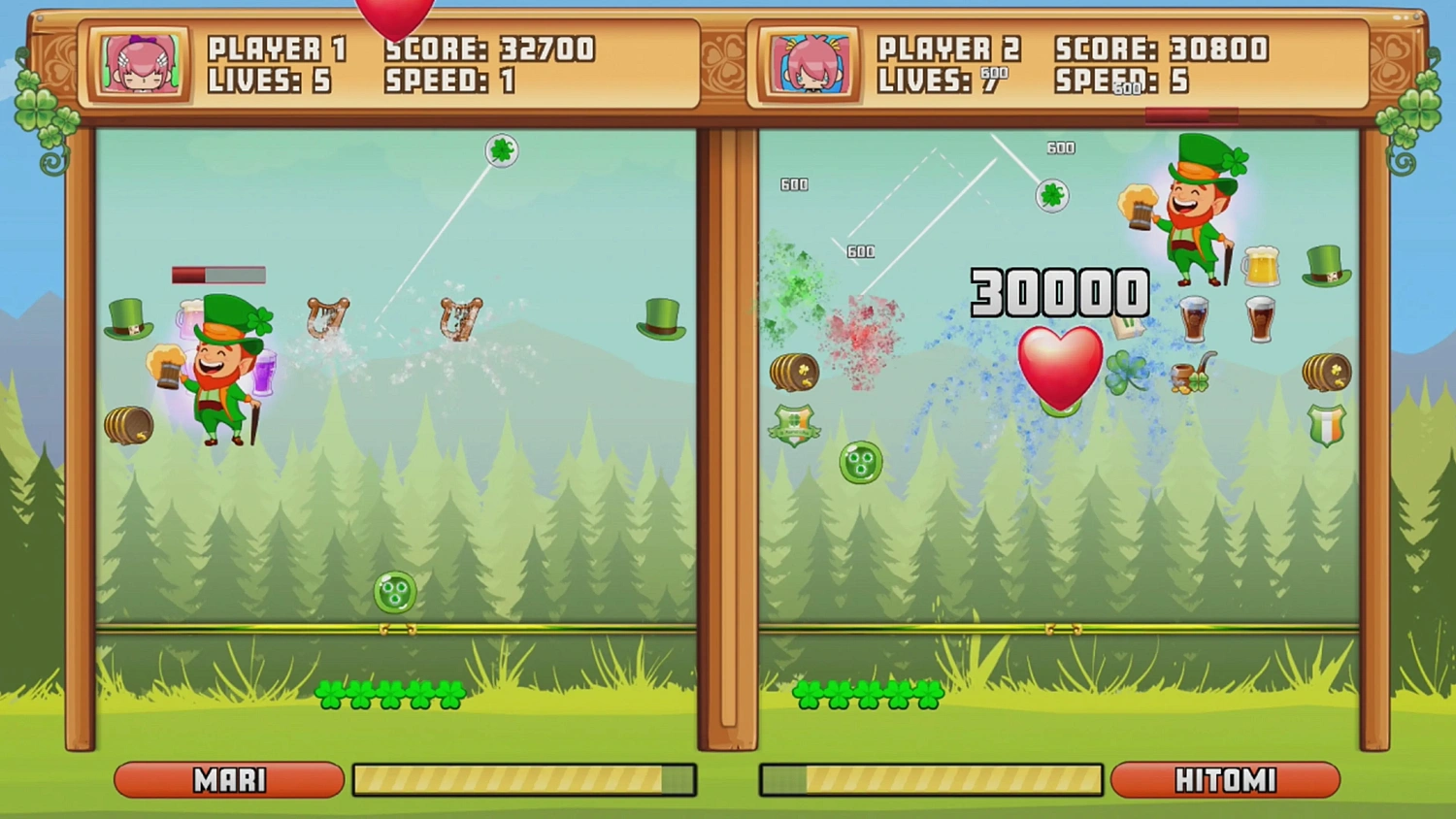Click the Player 1 avatar portrait

[137, 65]
